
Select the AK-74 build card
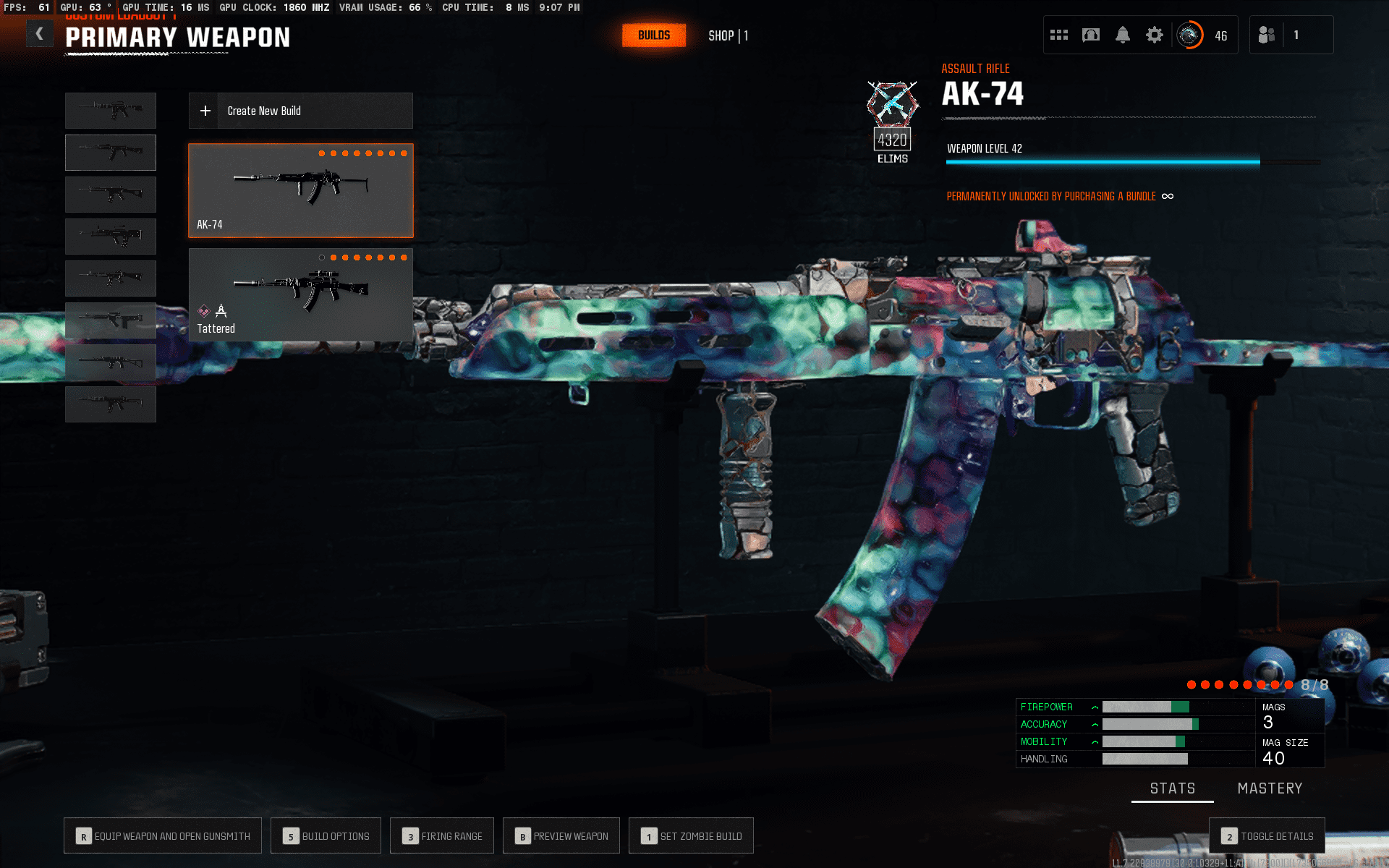[300, 190]
